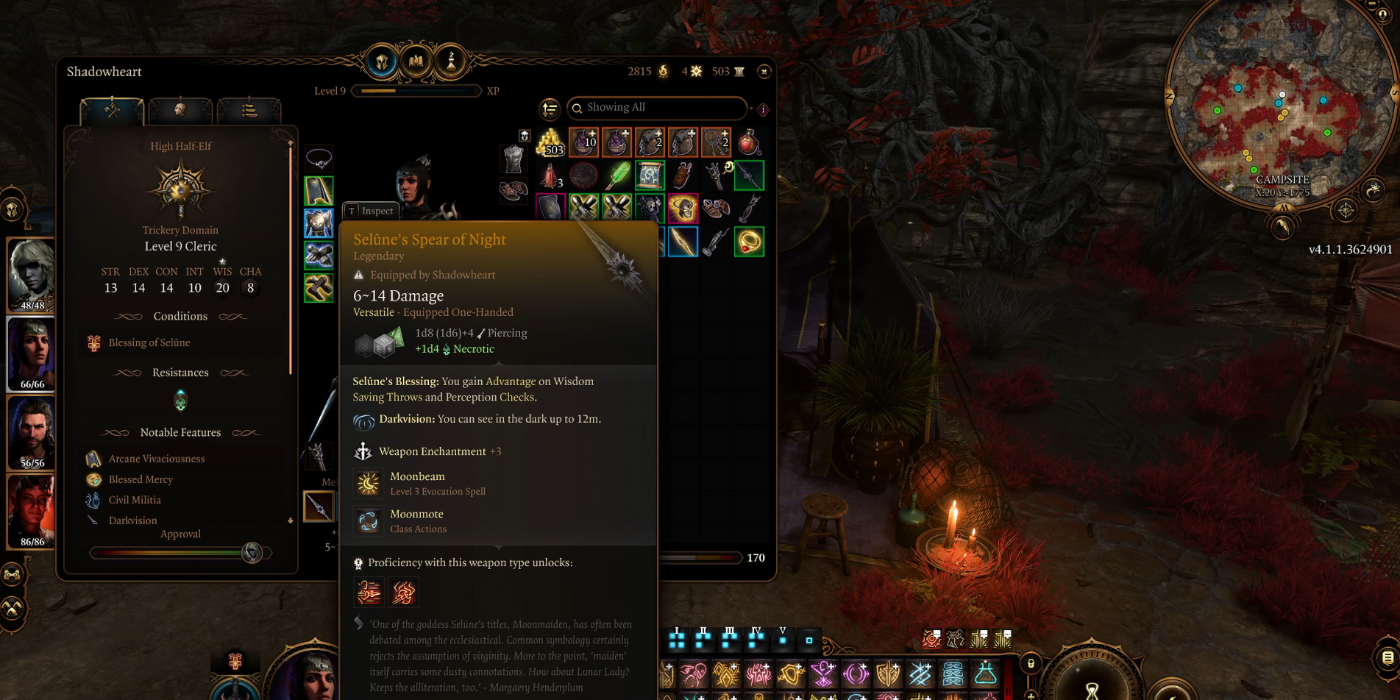Screen dimensions: 1400x700
Task: Open the alchemy flask tab at the top
Action: coord(452,62)
